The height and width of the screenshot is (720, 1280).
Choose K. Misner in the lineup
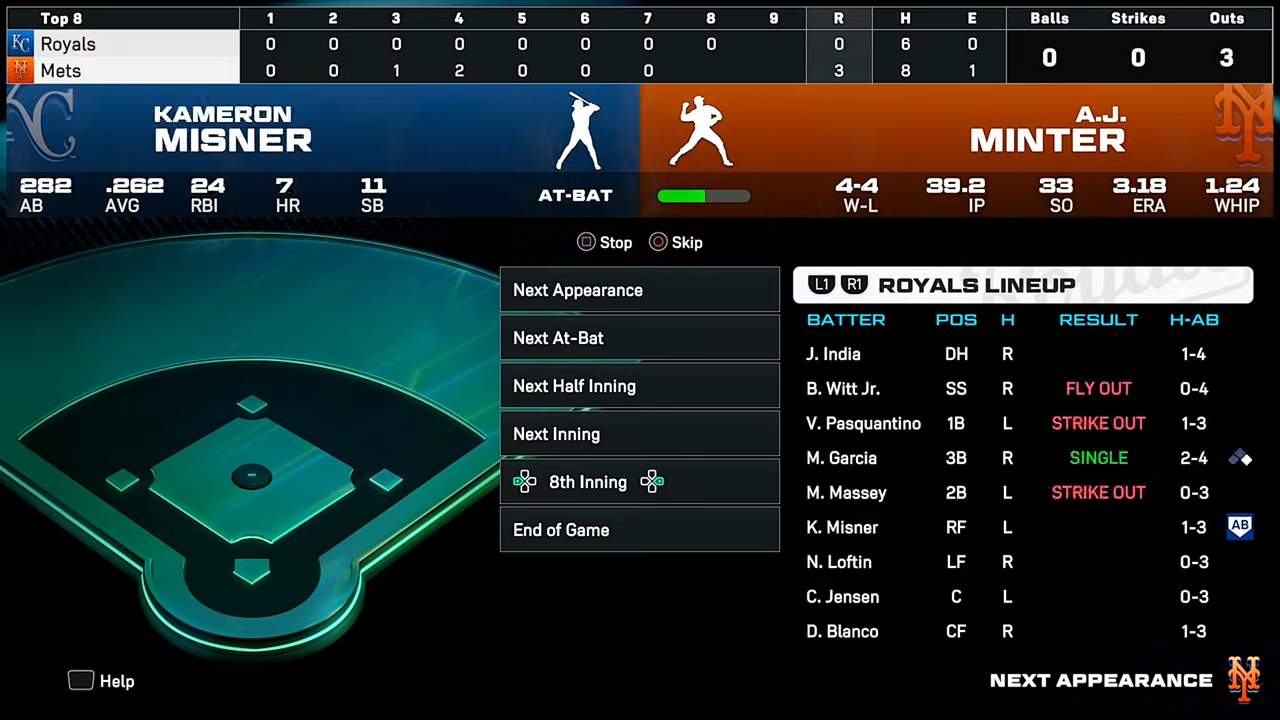pyautogui.click(x=842, y=527)
